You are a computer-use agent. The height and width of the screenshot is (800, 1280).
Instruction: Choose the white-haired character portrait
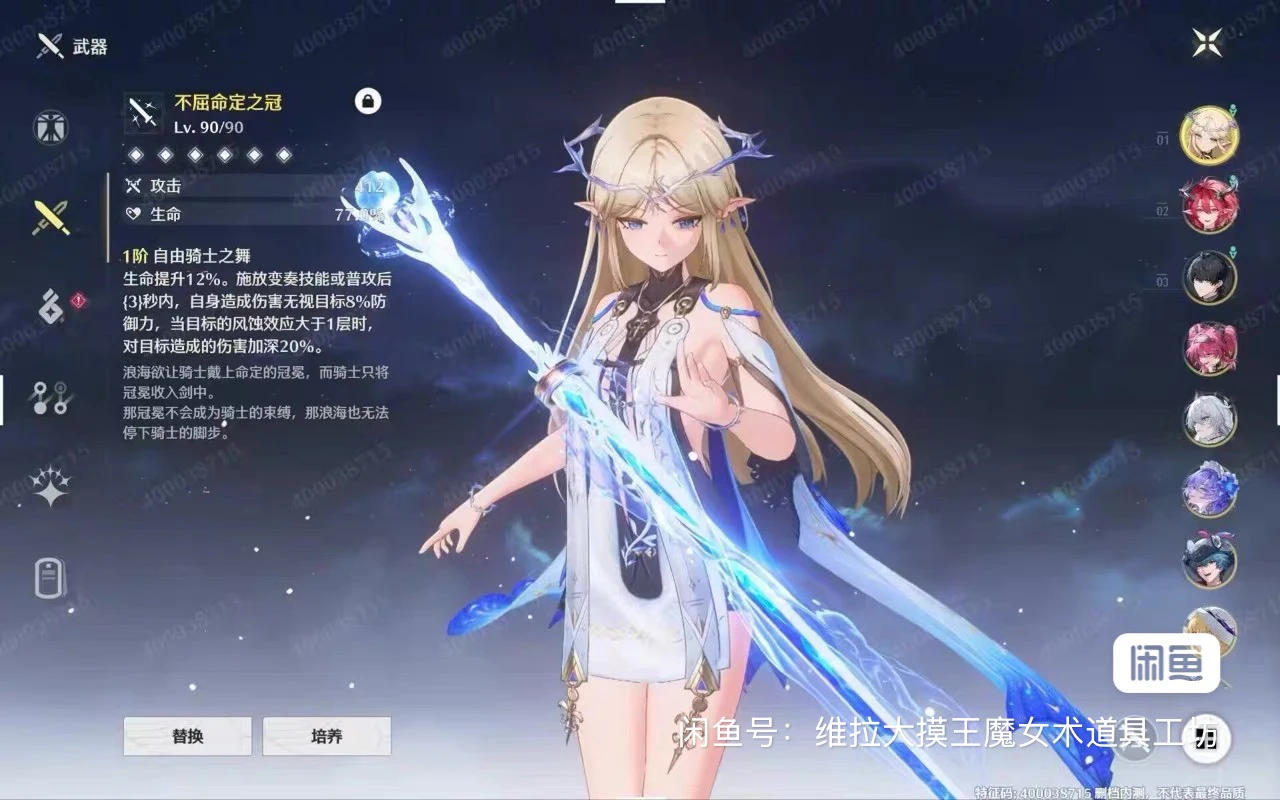(1210, 419)
